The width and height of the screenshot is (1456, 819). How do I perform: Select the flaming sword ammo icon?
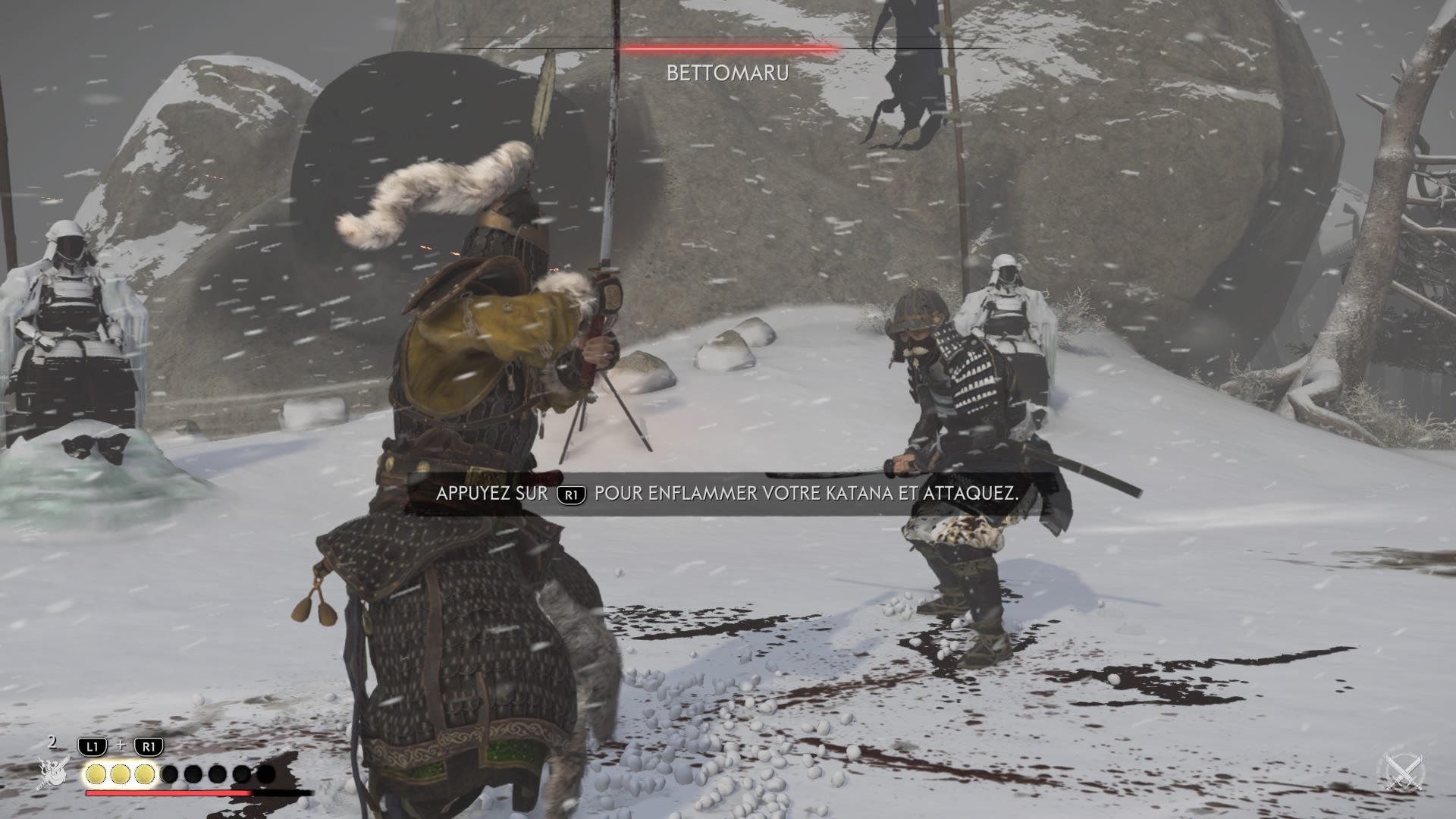53,773
